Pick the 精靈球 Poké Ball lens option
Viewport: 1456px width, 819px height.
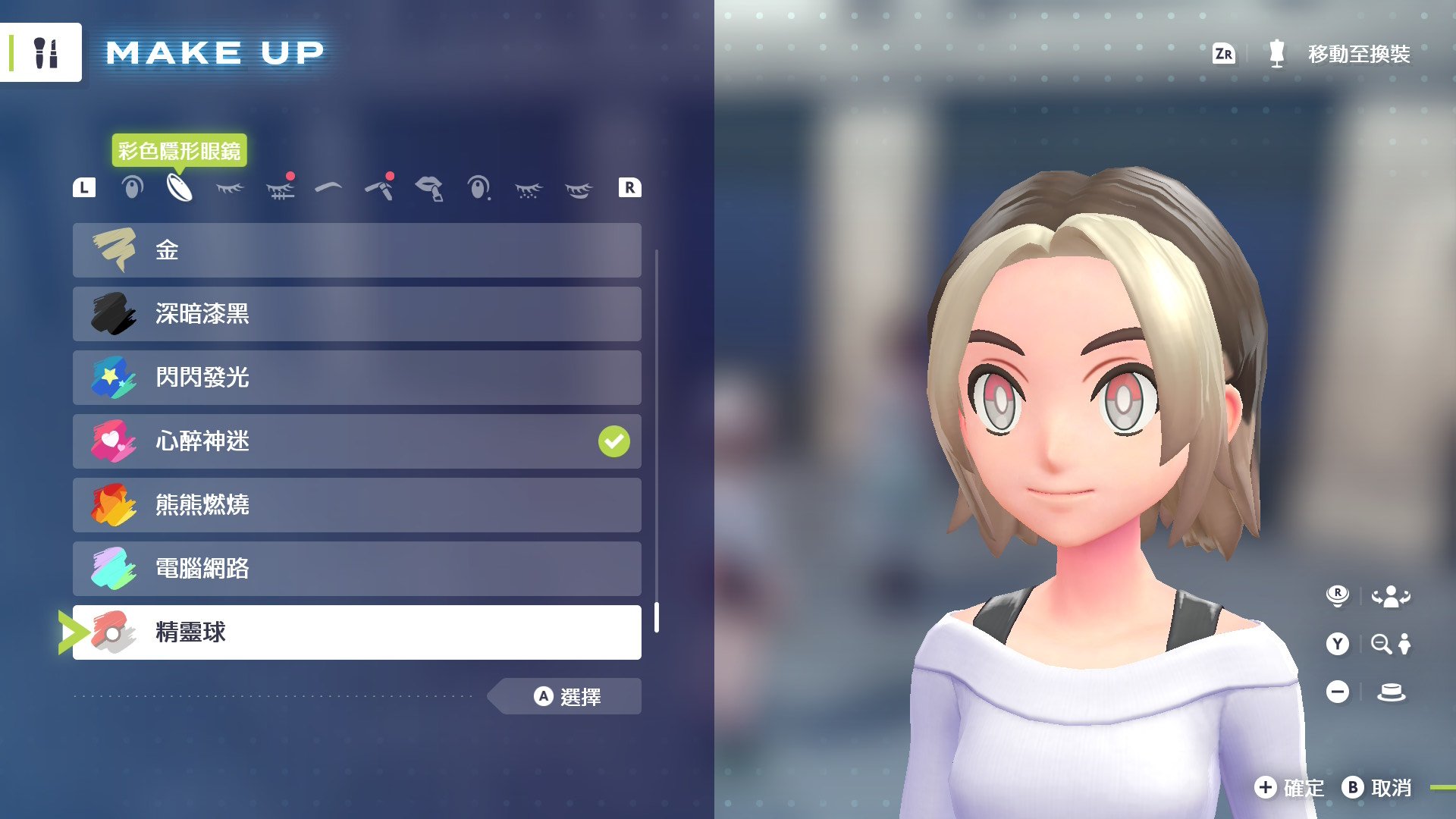(x=356, y=632)
